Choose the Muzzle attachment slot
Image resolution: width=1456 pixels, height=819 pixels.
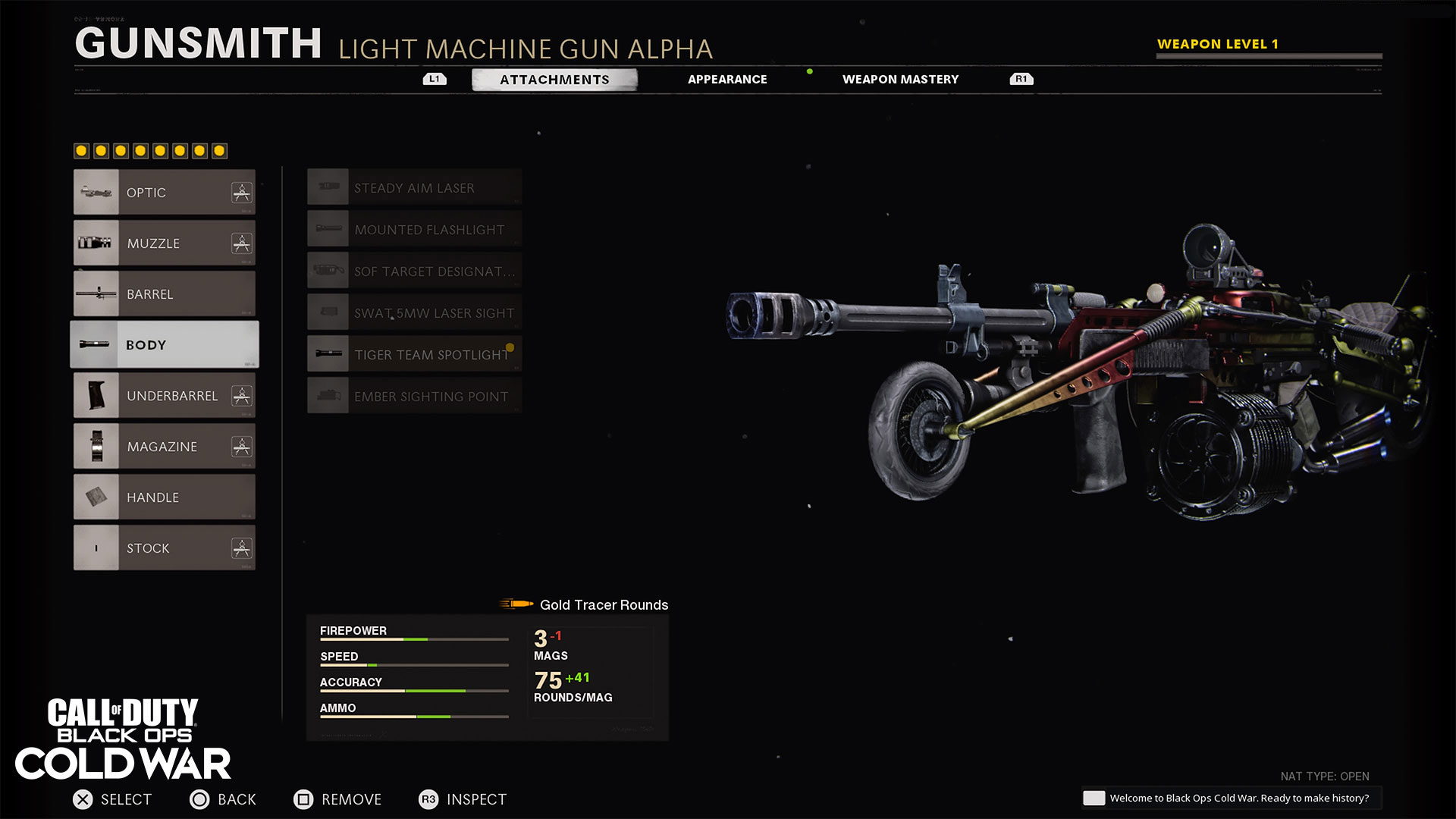pos(165,243)
